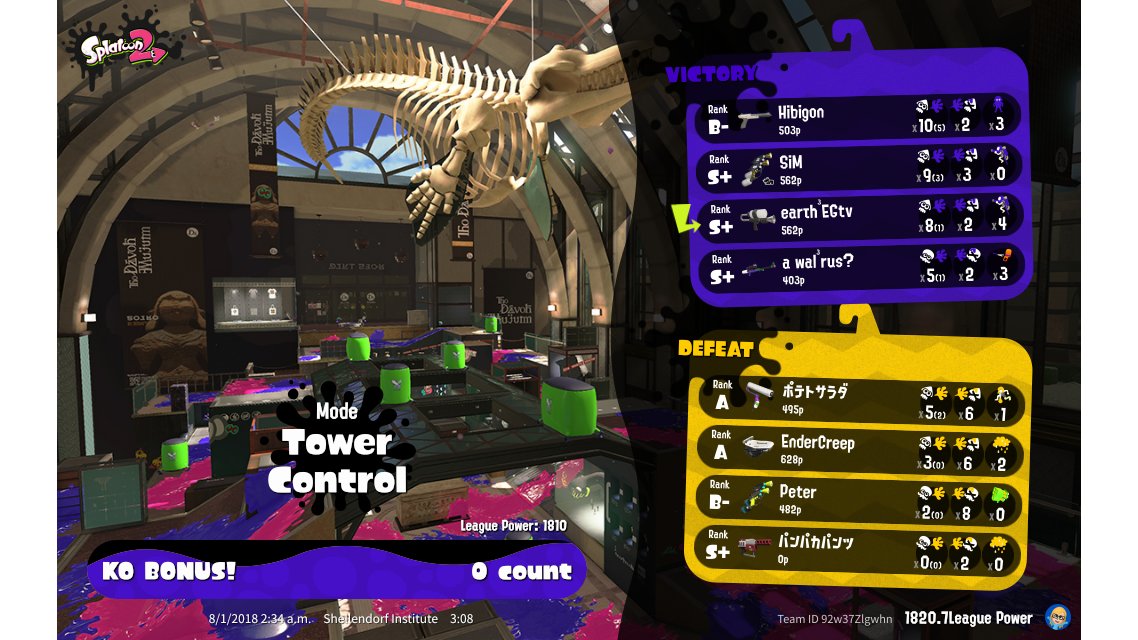Screen dimensions: 1138x640
Task: Select the a wal rus? row
Action: tap(860, 268)
